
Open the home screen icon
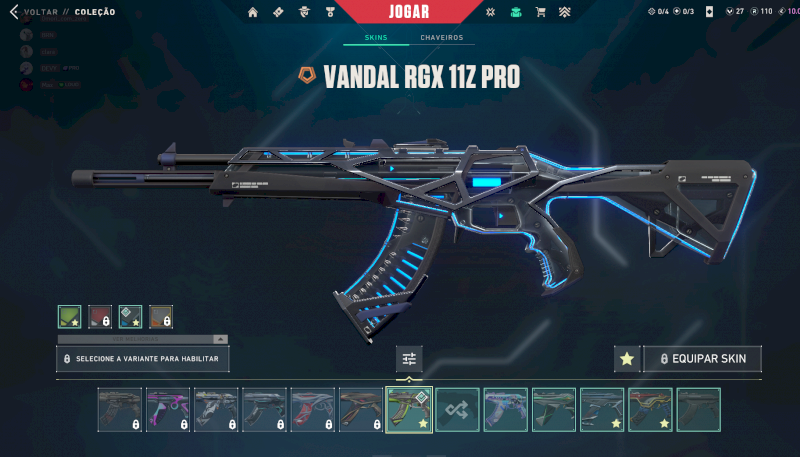(253, 12)
